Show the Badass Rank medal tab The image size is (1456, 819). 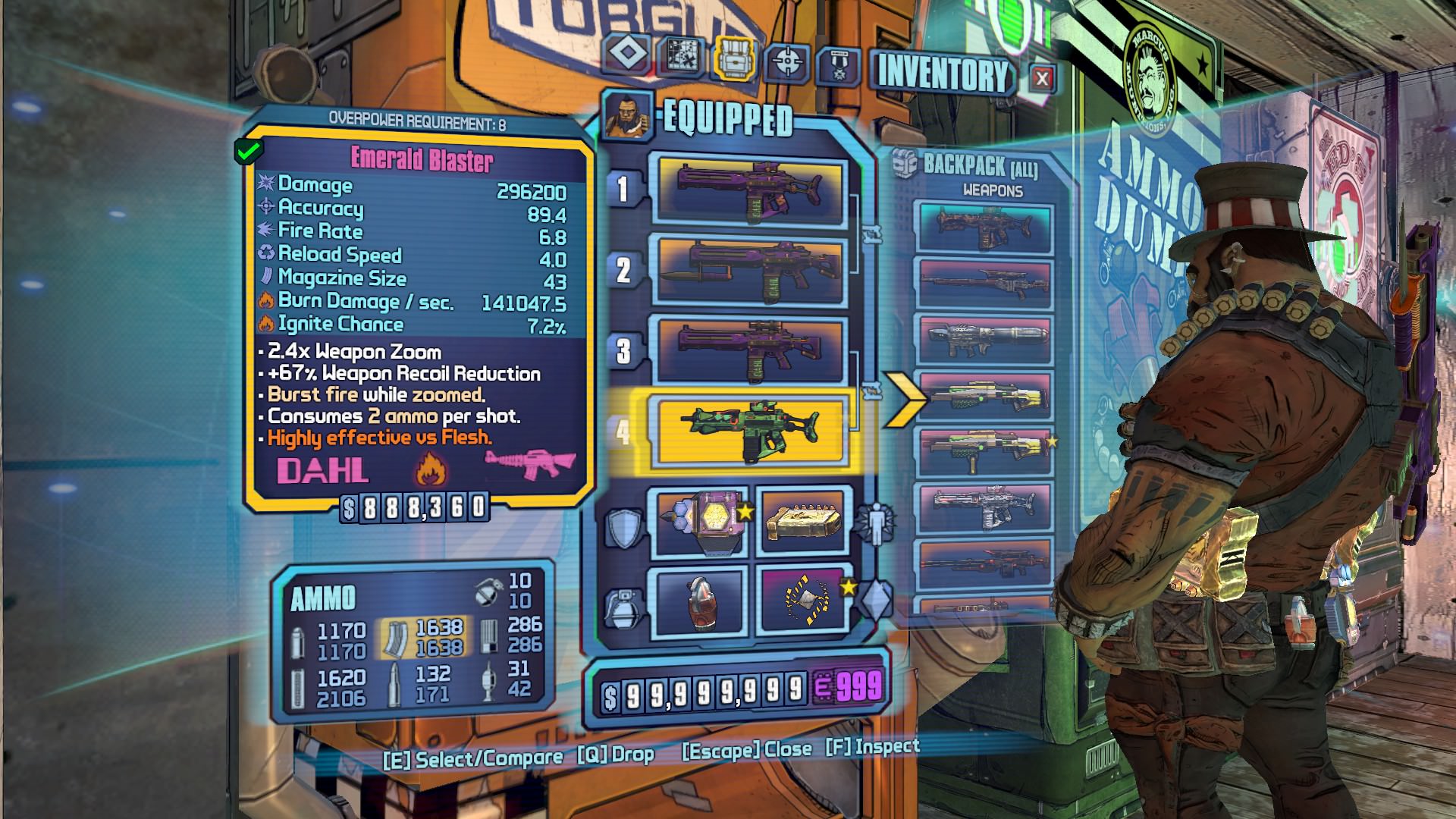coord(837,67)
